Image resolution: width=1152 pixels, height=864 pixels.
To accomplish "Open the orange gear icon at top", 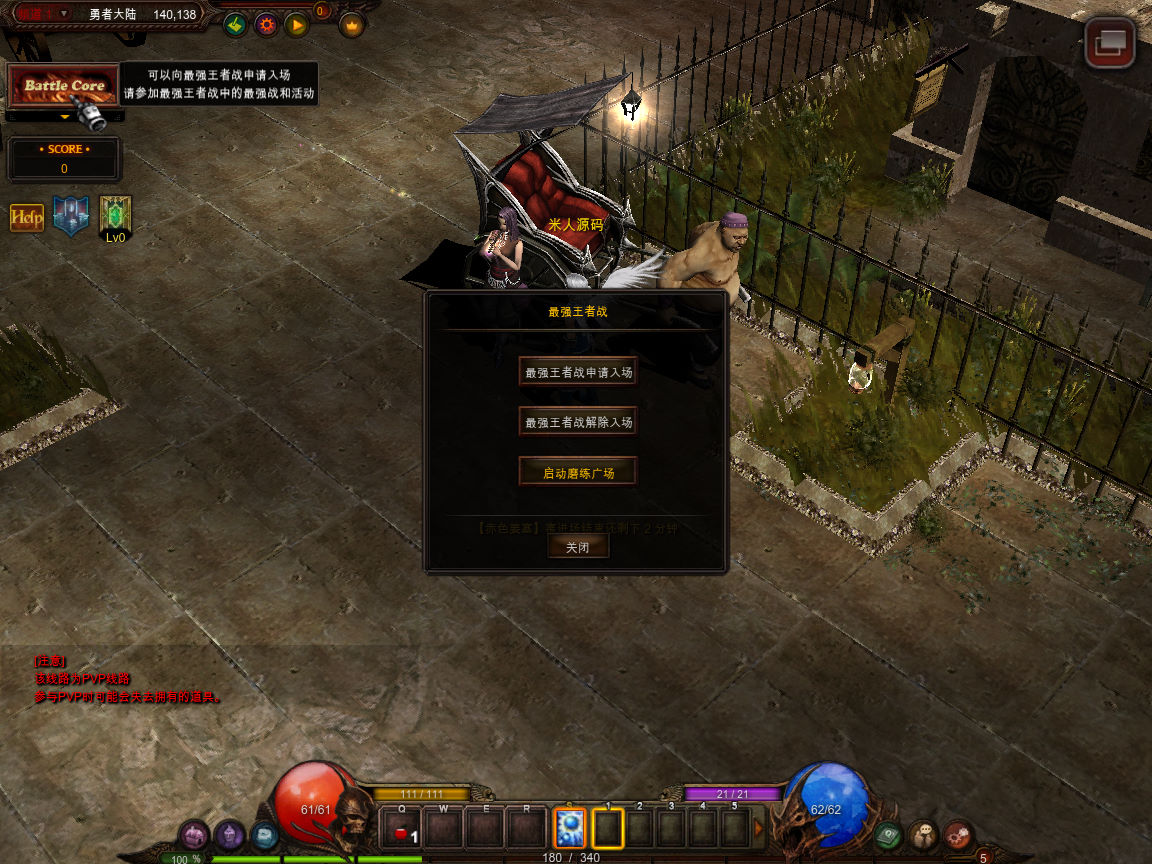I will (266, 25).
